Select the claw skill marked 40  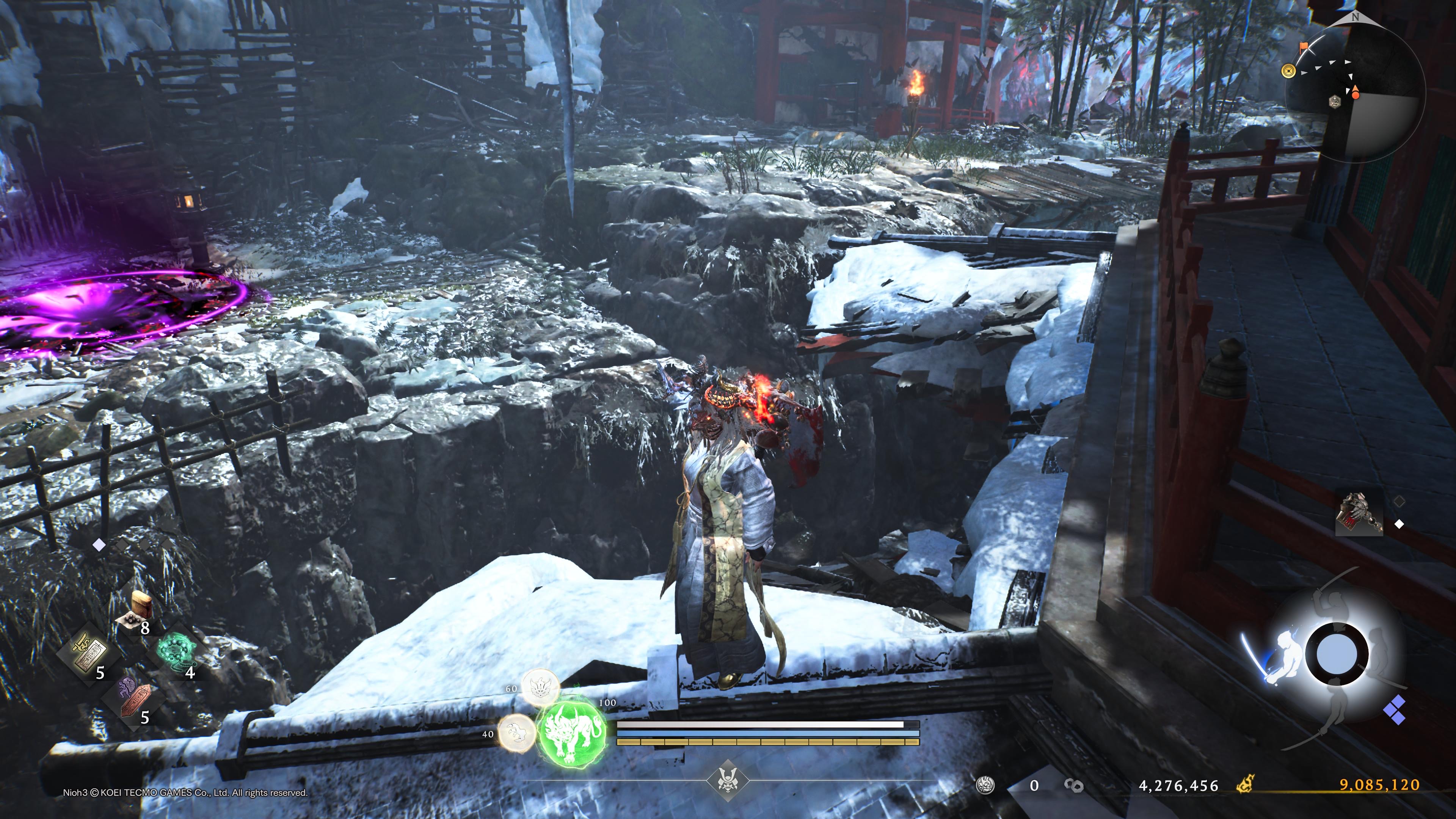coord(517,733)
